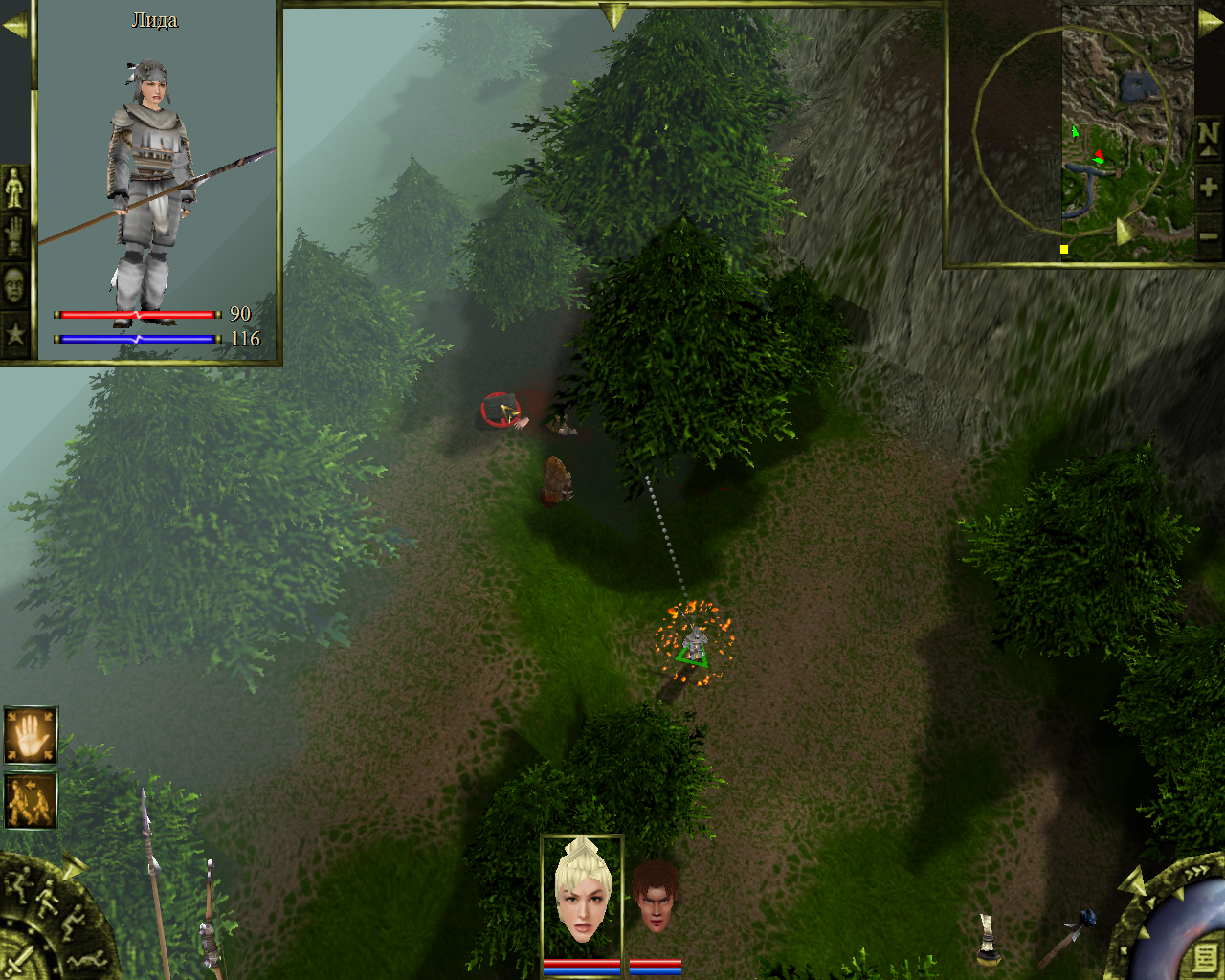
Task: Collapse the minimap using its corner arrow
Action: 1210,22
